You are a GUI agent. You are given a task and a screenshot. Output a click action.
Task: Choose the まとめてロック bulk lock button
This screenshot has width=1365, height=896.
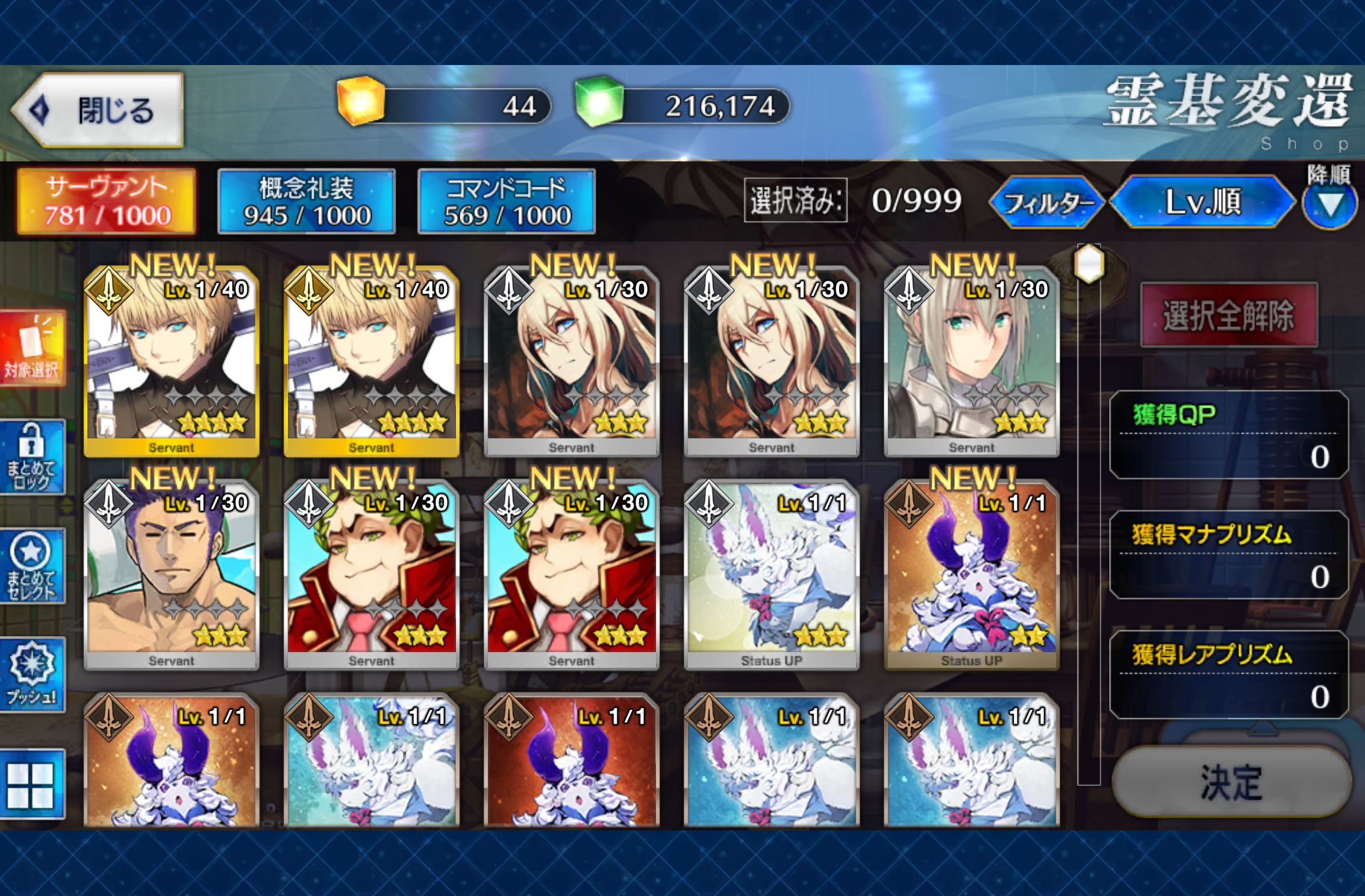coord(33,458)
